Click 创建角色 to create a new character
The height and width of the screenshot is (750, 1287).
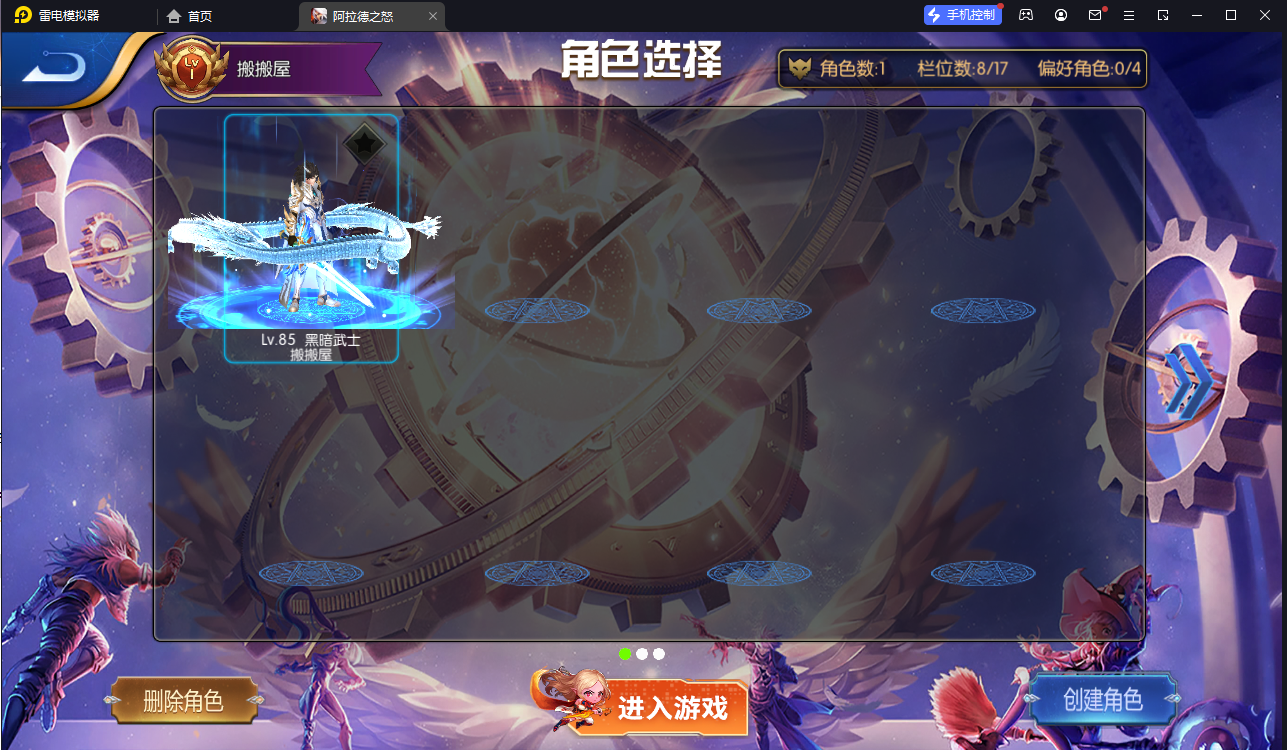[1103, 700]
